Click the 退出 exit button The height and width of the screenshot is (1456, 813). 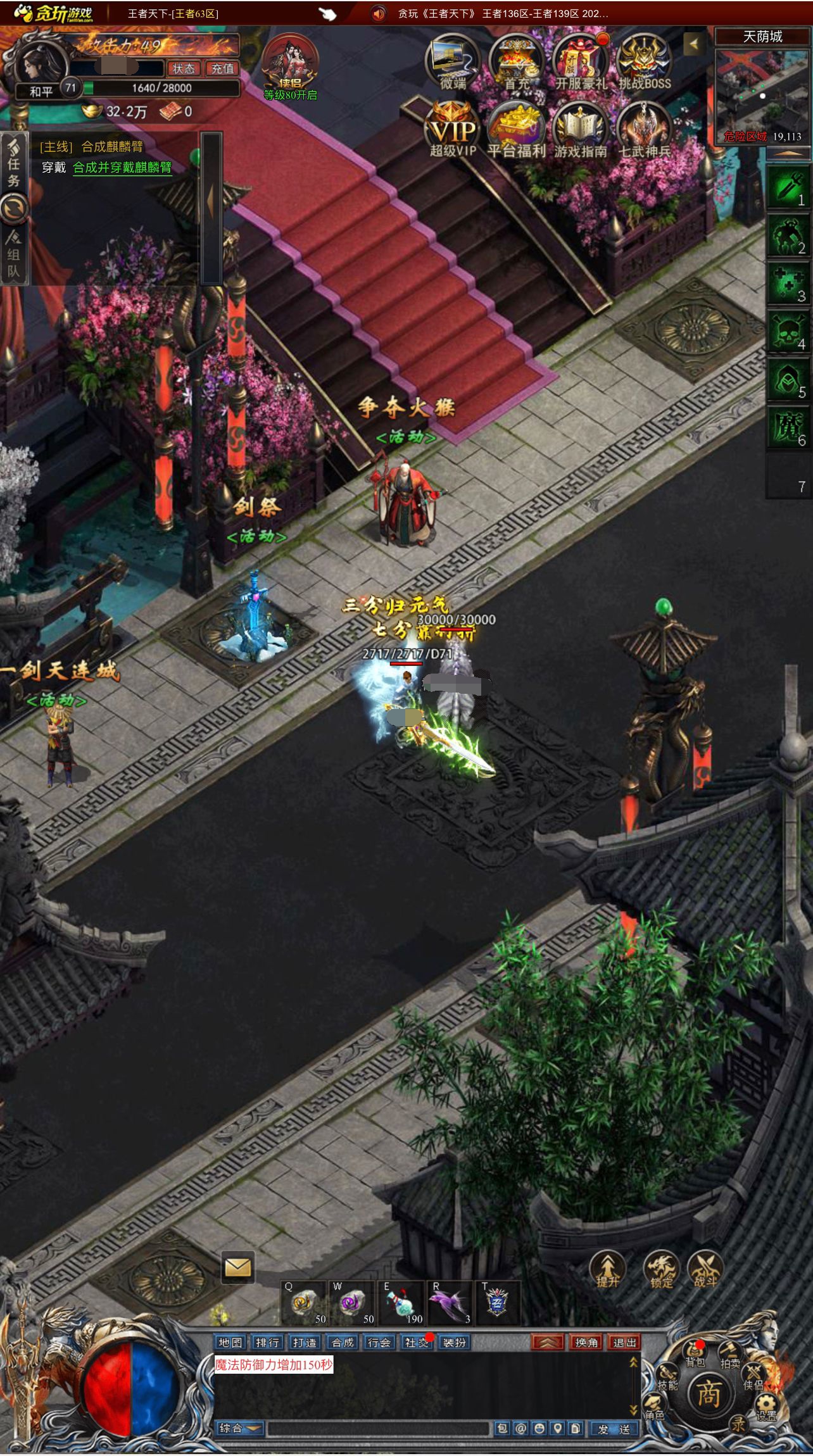click(x=624, y=1343)
